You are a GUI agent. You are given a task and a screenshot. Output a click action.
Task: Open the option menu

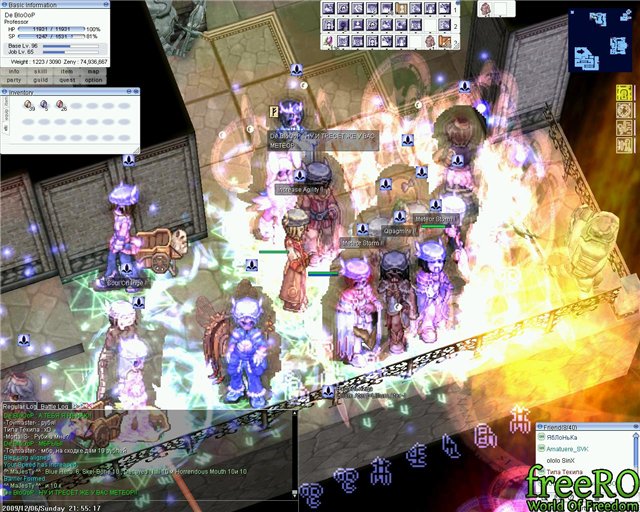(x=94, y=80)
